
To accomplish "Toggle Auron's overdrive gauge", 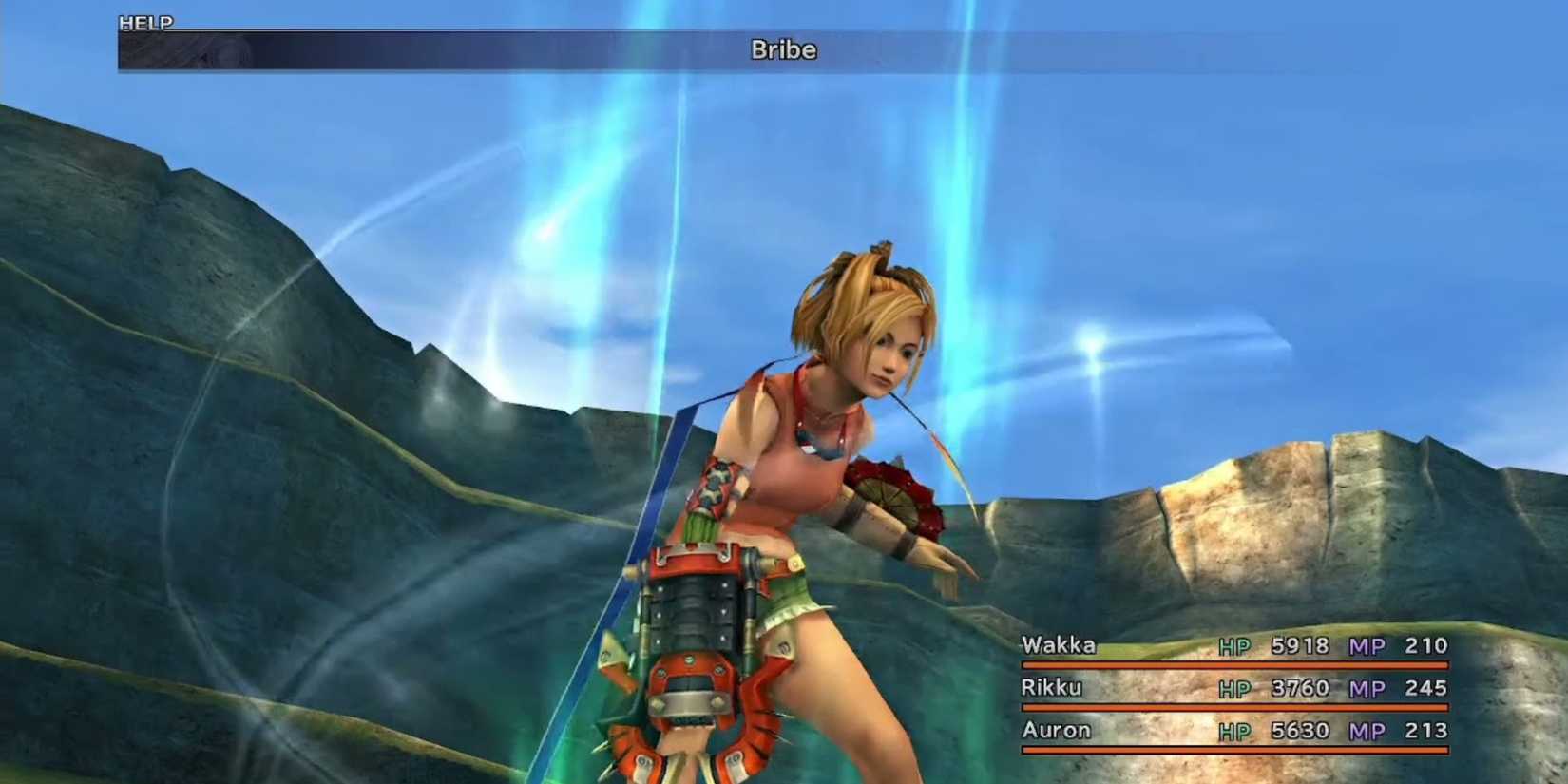I will (1235, 750).
